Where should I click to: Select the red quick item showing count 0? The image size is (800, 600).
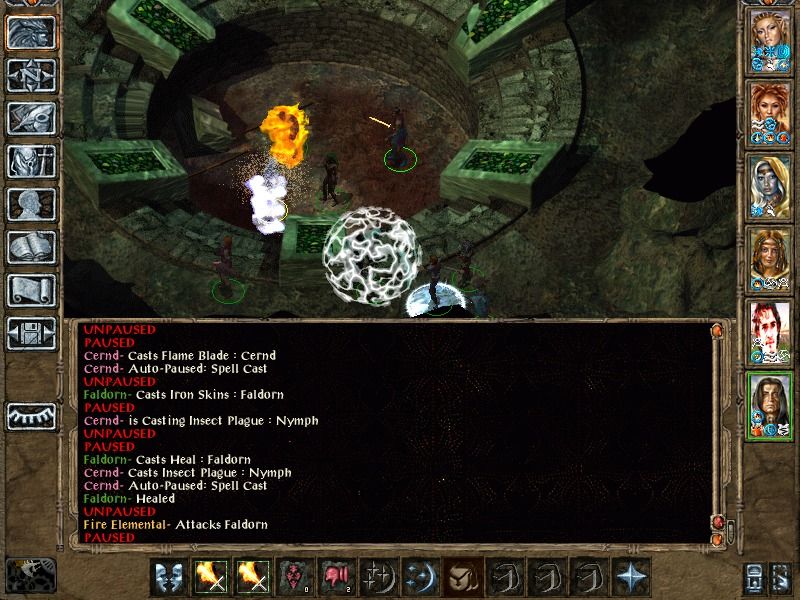pyautogui.click(x=294, y=577)
